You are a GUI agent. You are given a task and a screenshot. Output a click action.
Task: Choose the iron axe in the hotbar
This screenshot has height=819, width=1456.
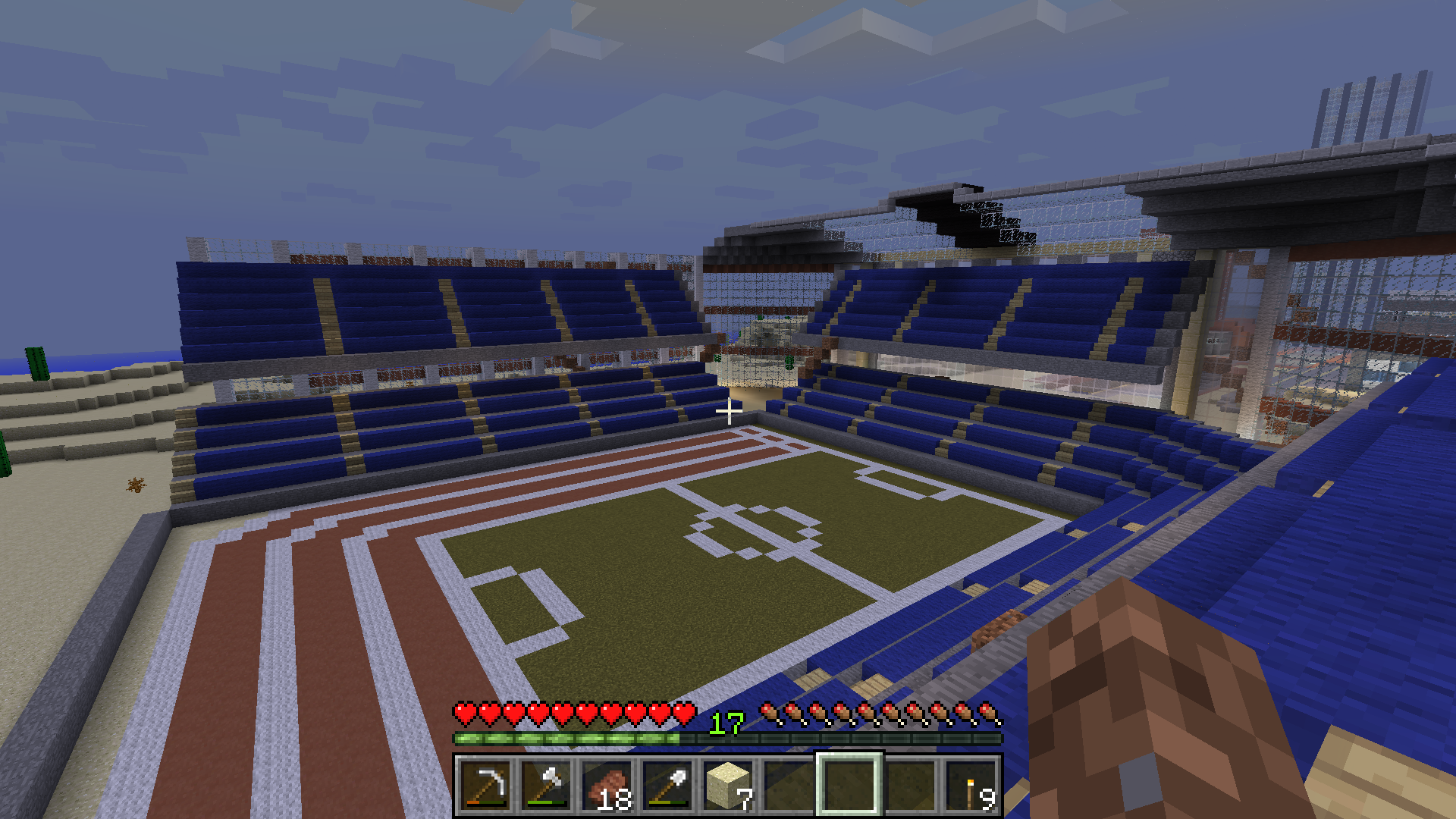pos(546,786)
